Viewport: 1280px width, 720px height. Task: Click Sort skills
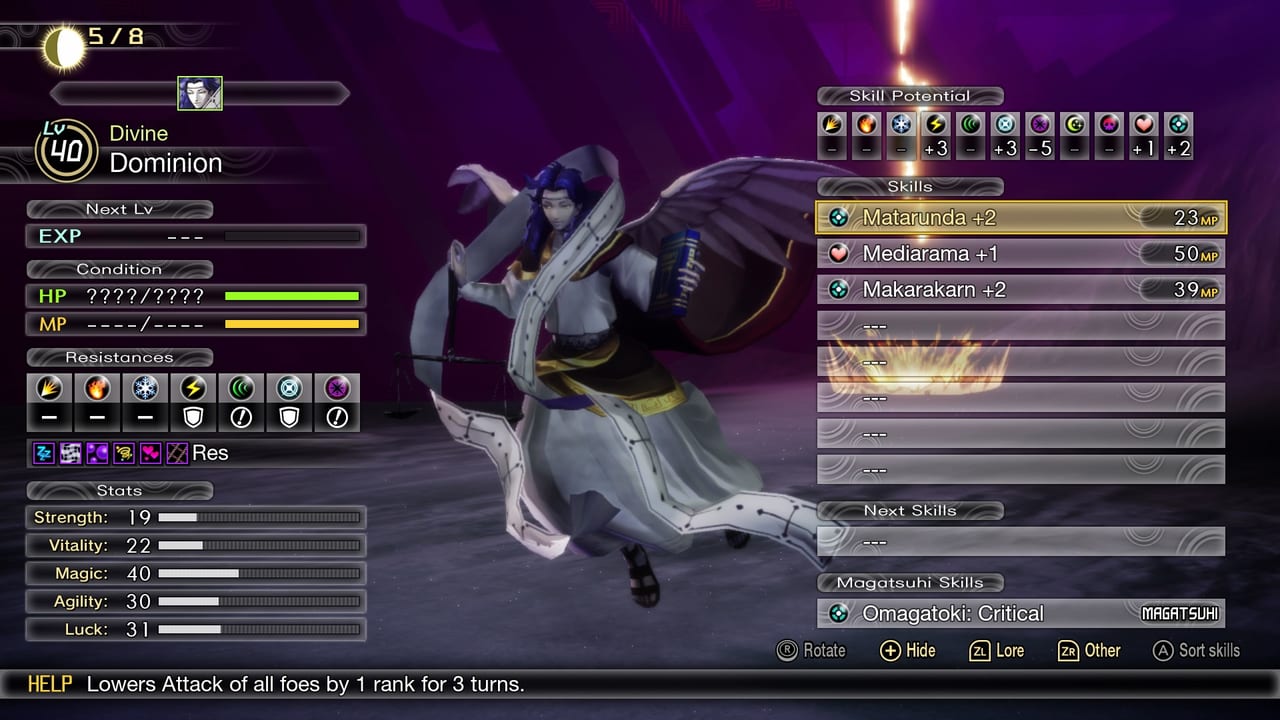point(1197,651)
